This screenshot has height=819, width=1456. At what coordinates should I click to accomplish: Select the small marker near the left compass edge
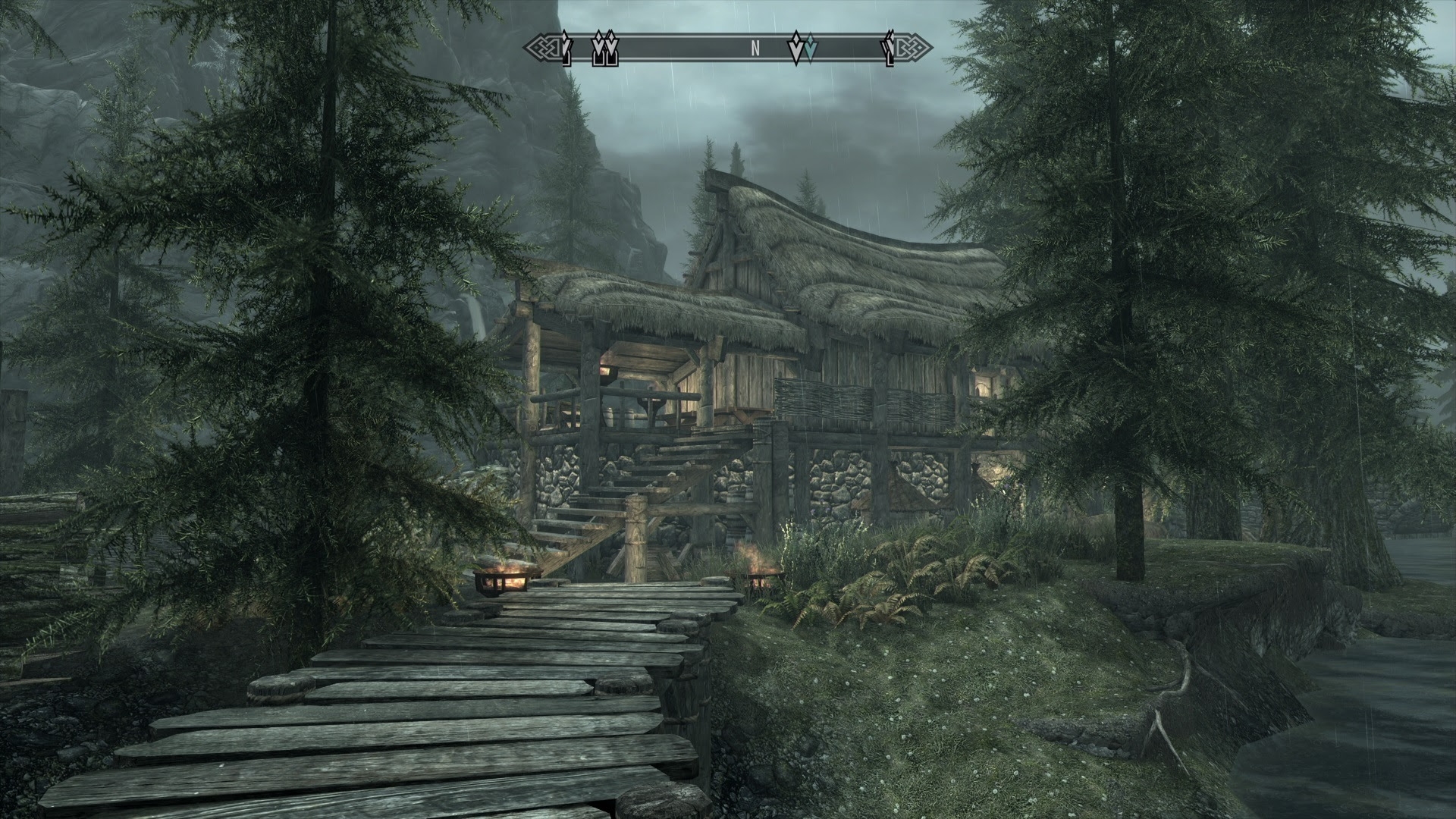(565, 49)
